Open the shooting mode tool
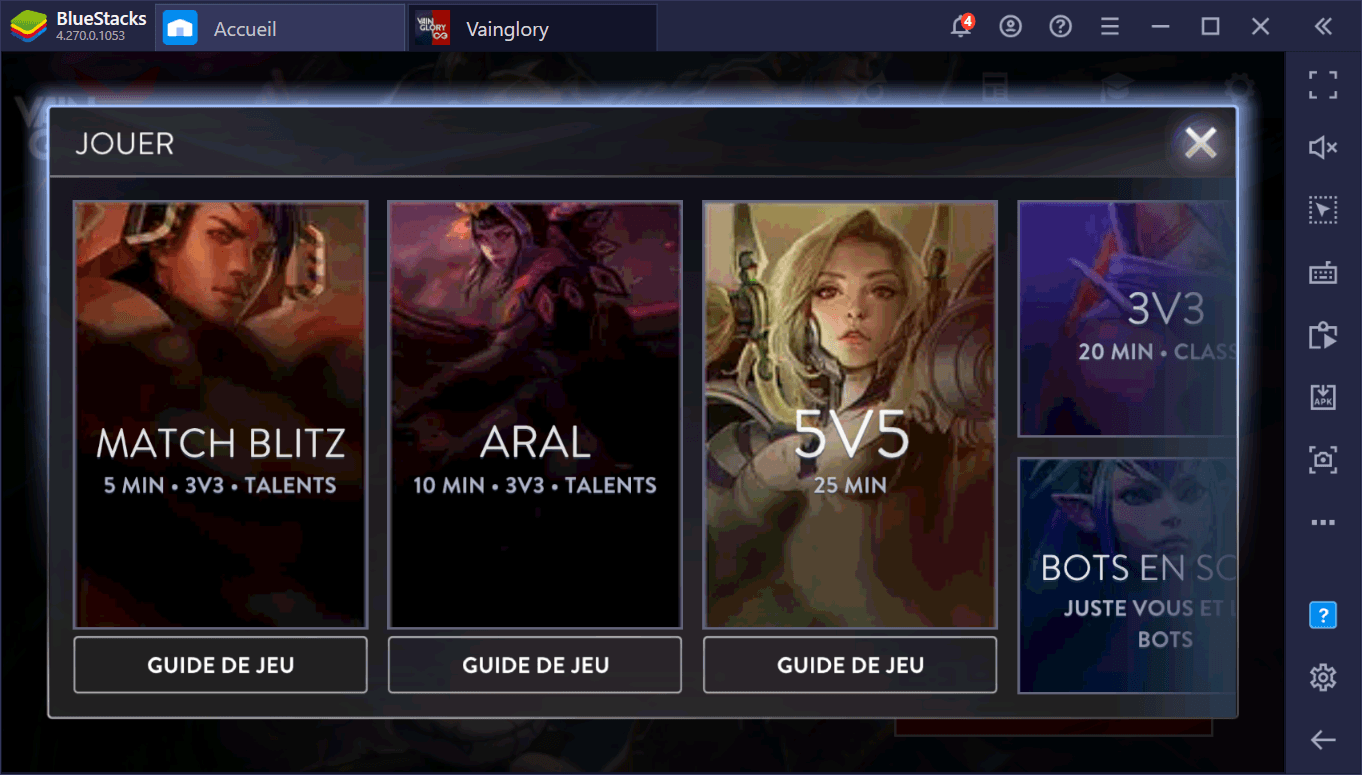The image size is (1362, 775). tap(1322, 209)
